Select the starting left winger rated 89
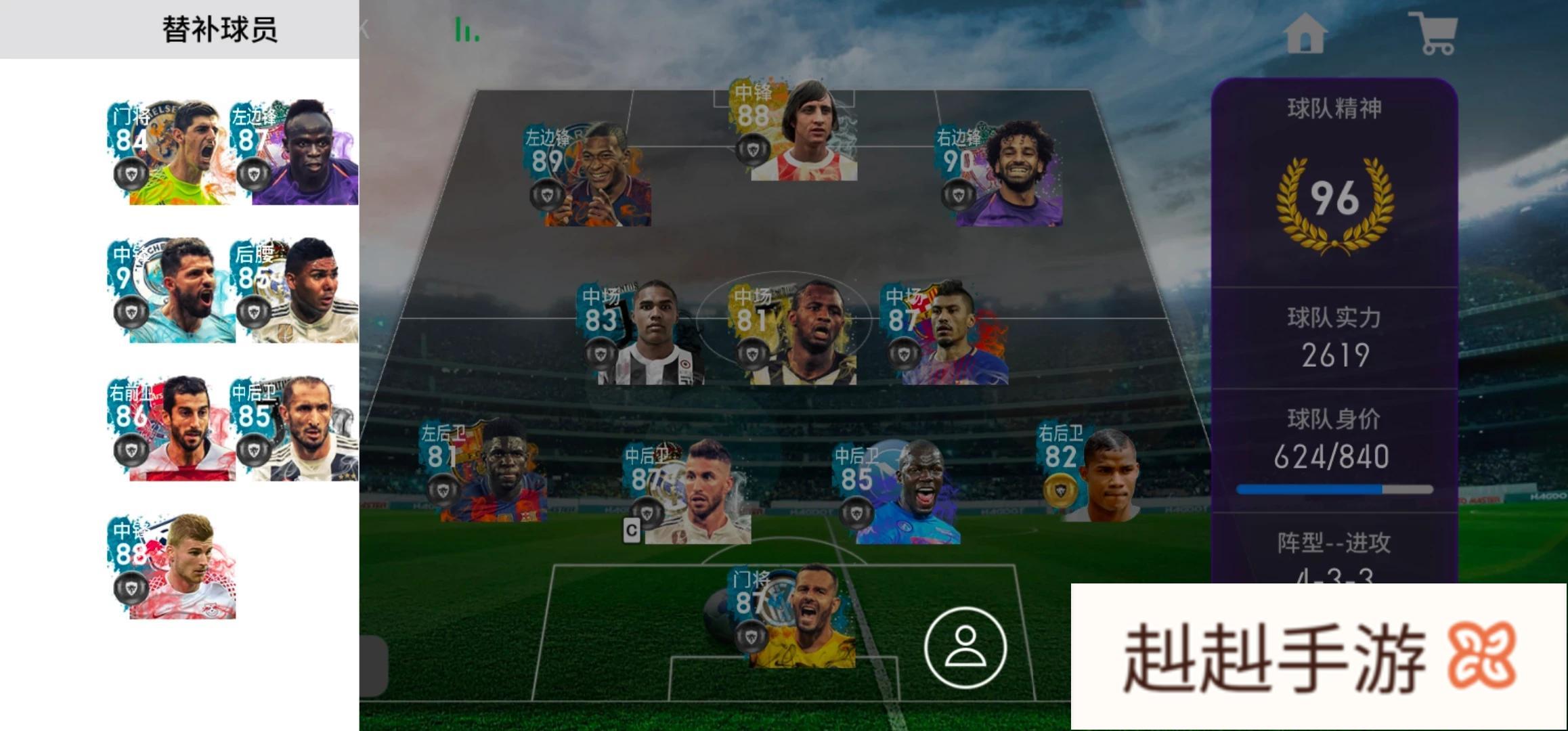Viewport: 1568px width, 731px height. 588,175
